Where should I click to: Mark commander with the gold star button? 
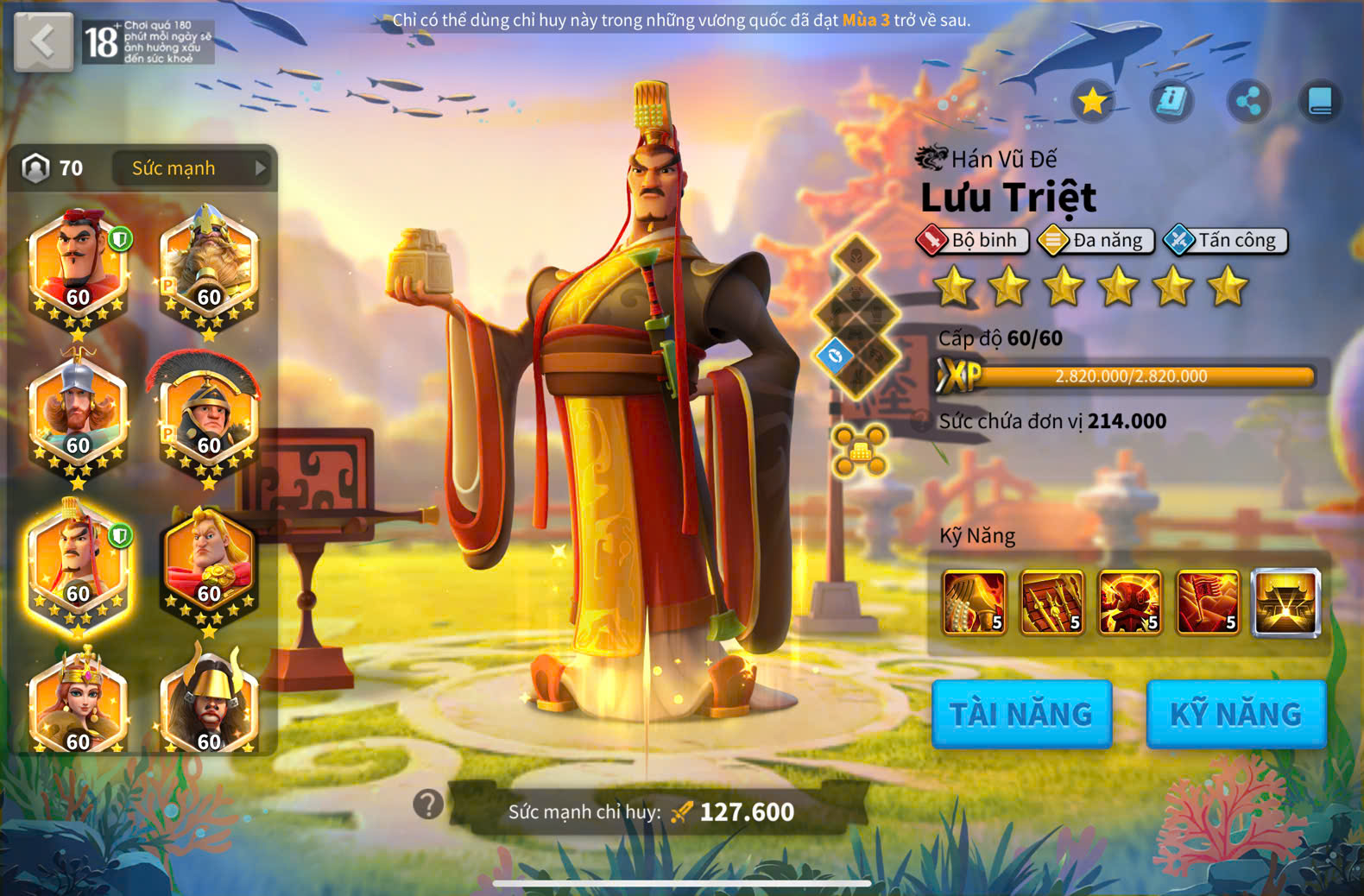pyautogui.click(x=1092, y=102)
